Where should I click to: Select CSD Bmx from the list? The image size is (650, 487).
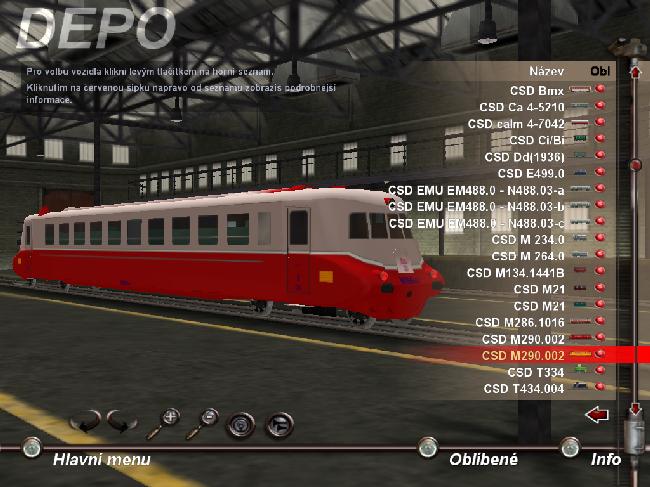click(536, 90)
